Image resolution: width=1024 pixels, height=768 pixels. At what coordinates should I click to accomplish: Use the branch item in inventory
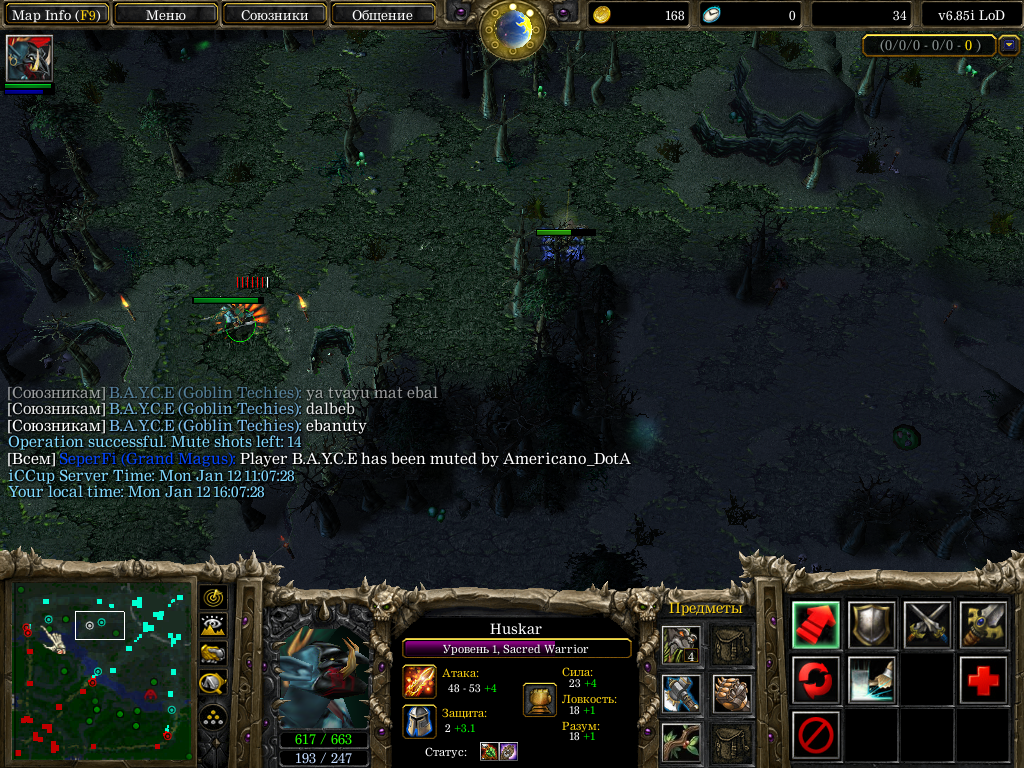pos(681,742)
